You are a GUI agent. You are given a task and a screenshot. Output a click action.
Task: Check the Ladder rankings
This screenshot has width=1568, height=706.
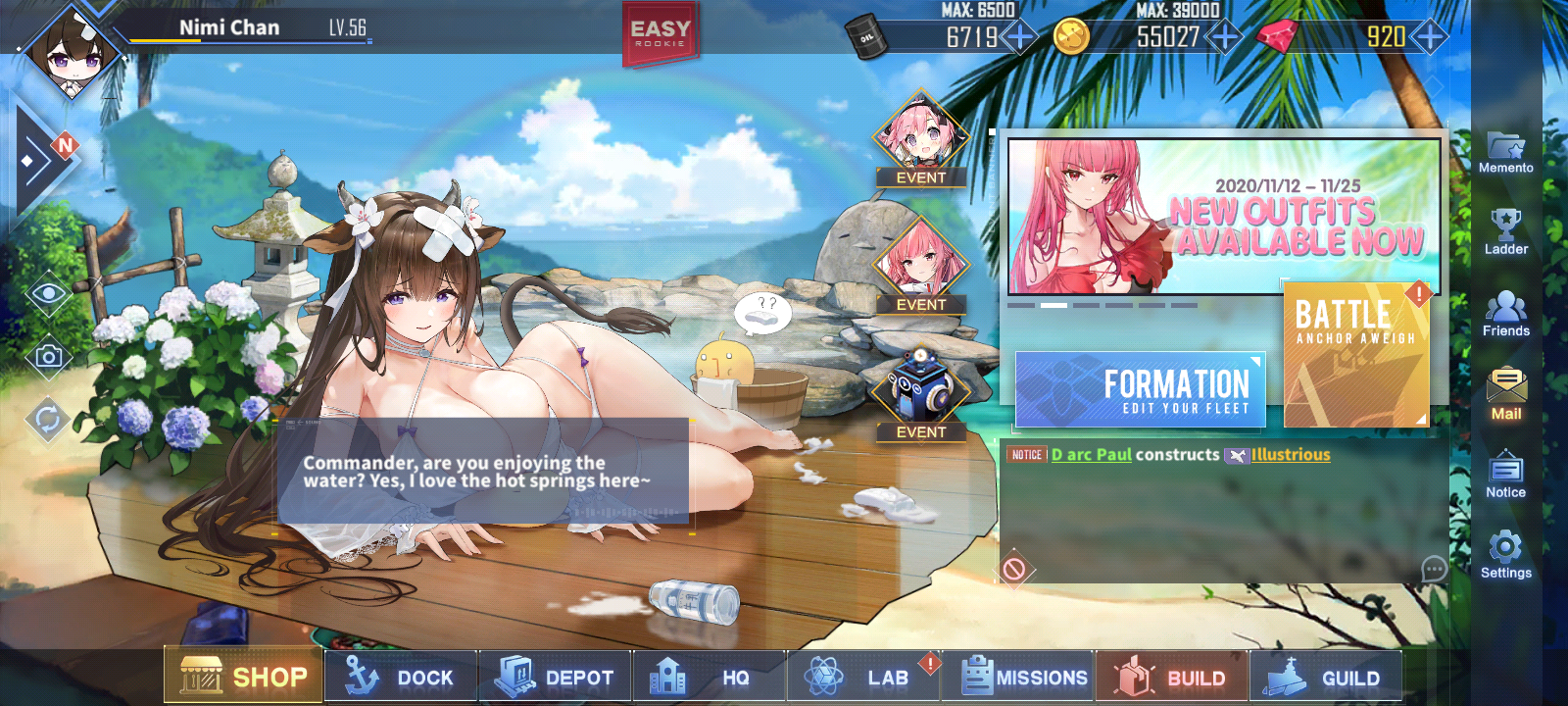click(x=1505, y=233)
